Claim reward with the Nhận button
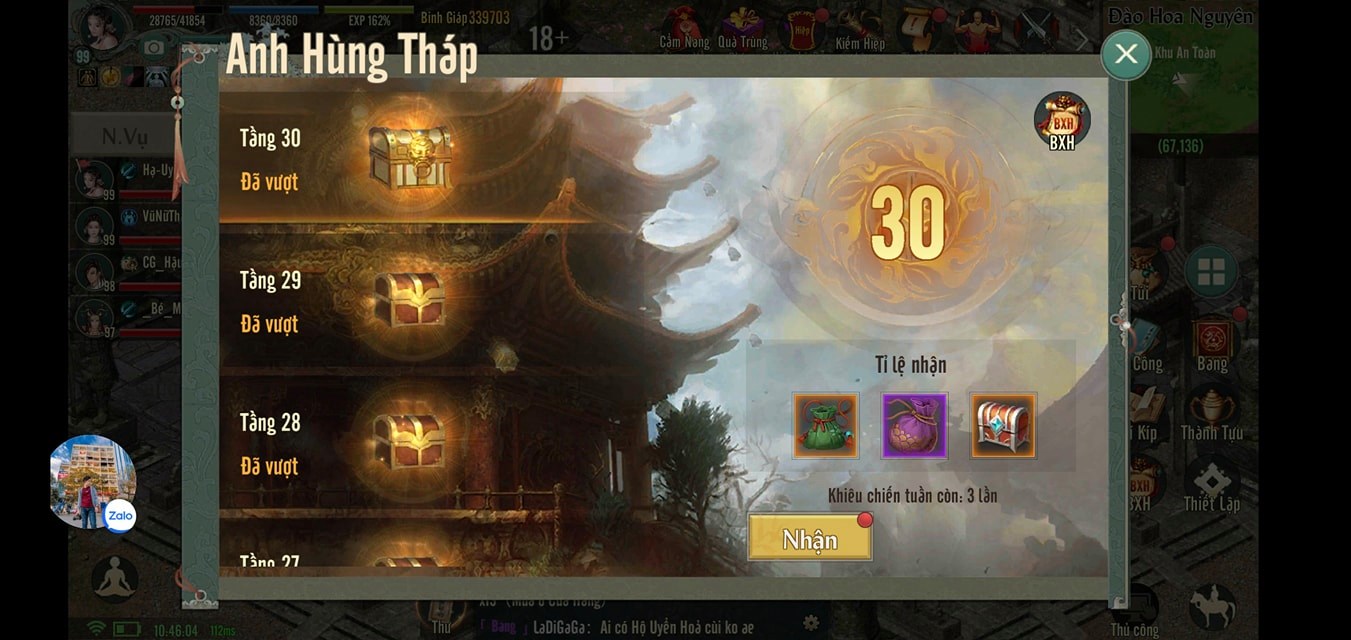The height and width of the screenshot is (640, 1351). coord(809,538)
